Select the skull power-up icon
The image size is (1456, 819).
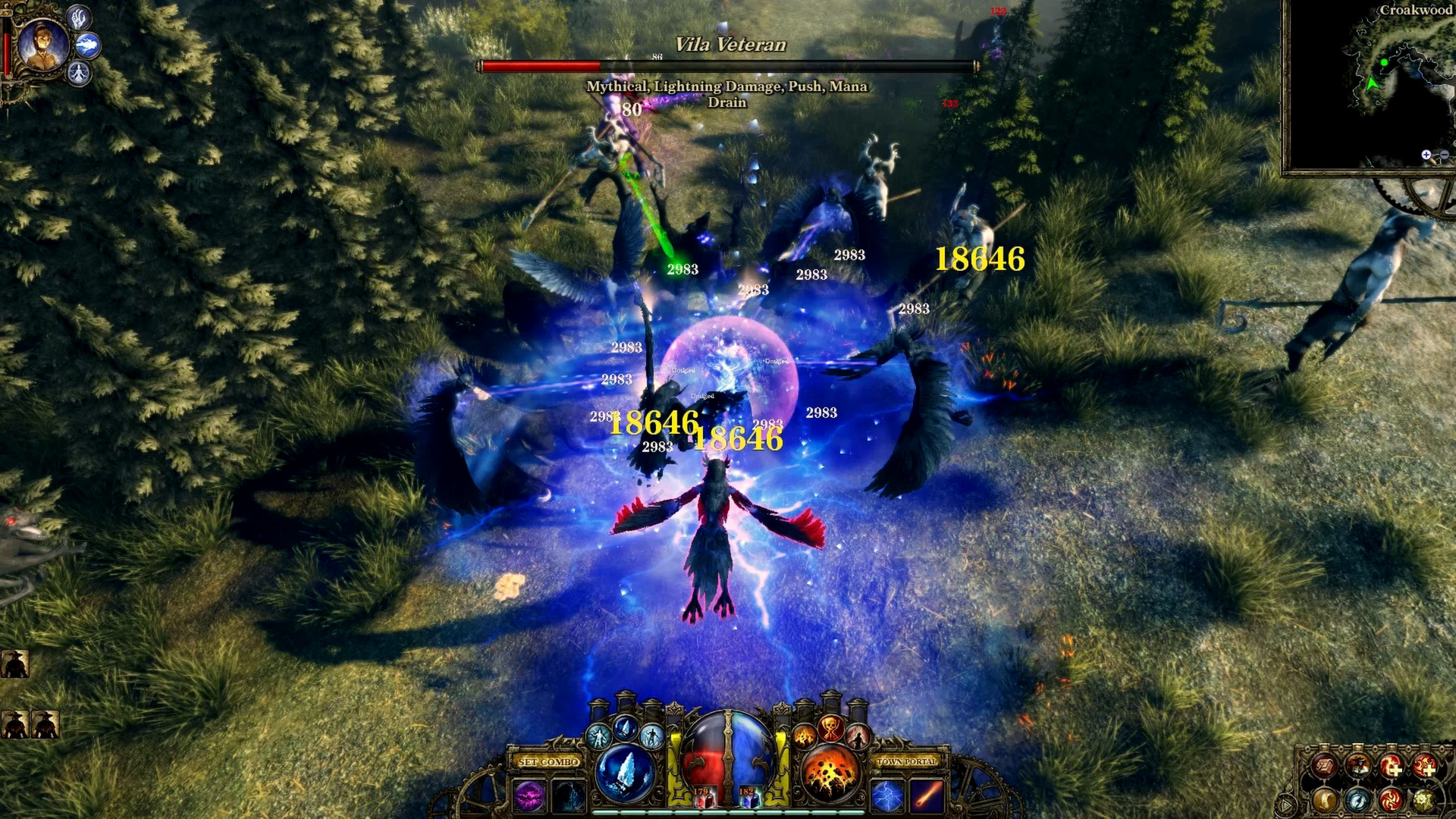(831, 730)
